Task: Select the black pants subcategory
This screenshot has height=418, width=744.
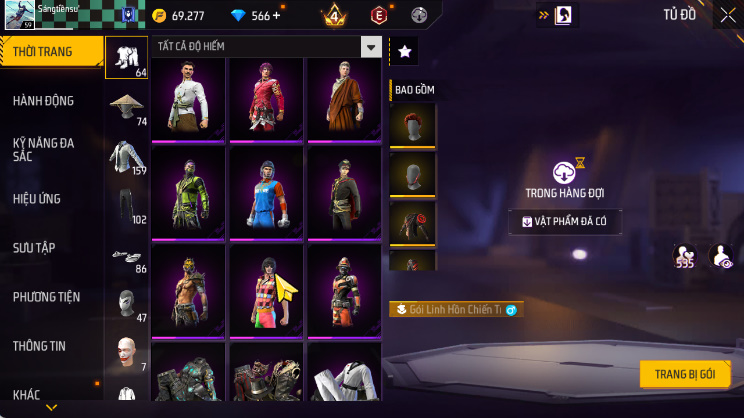Action: (x=126, y=205)
